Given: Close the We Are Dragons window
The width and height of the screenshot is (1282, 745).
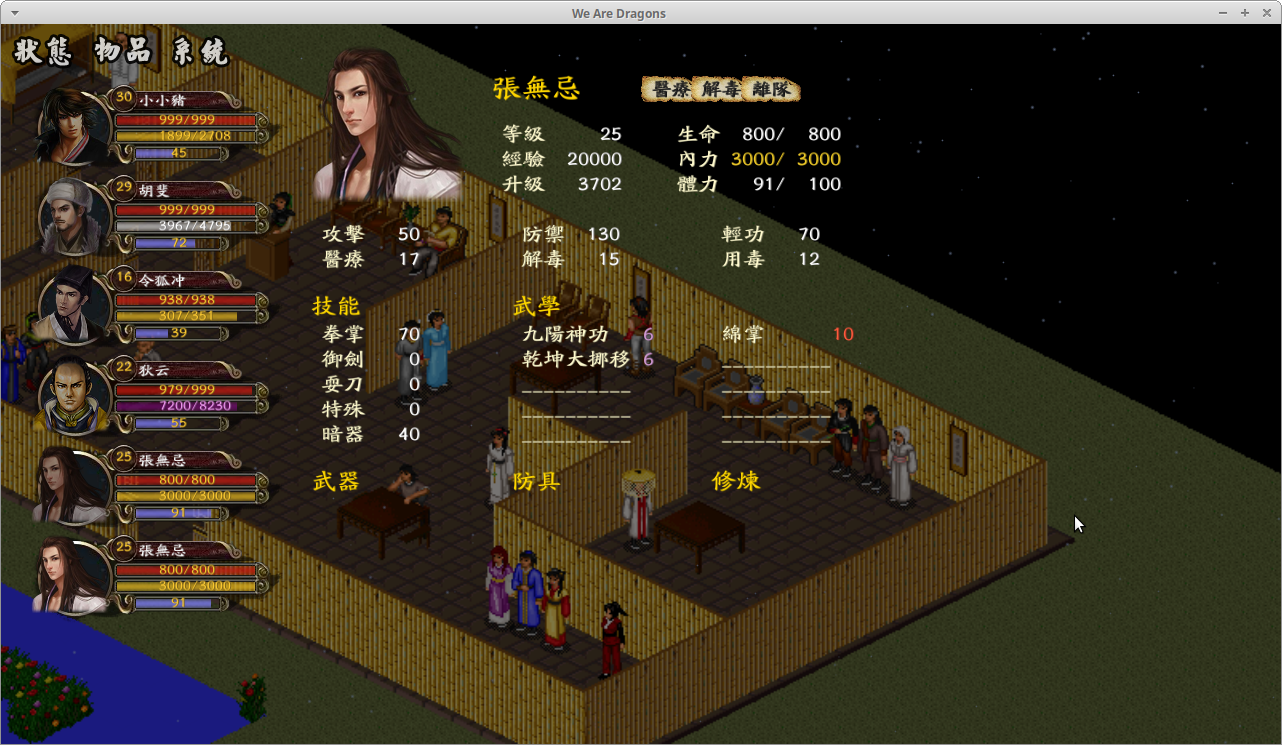Looking at the screenshot, I should [x=1265, y=13].
